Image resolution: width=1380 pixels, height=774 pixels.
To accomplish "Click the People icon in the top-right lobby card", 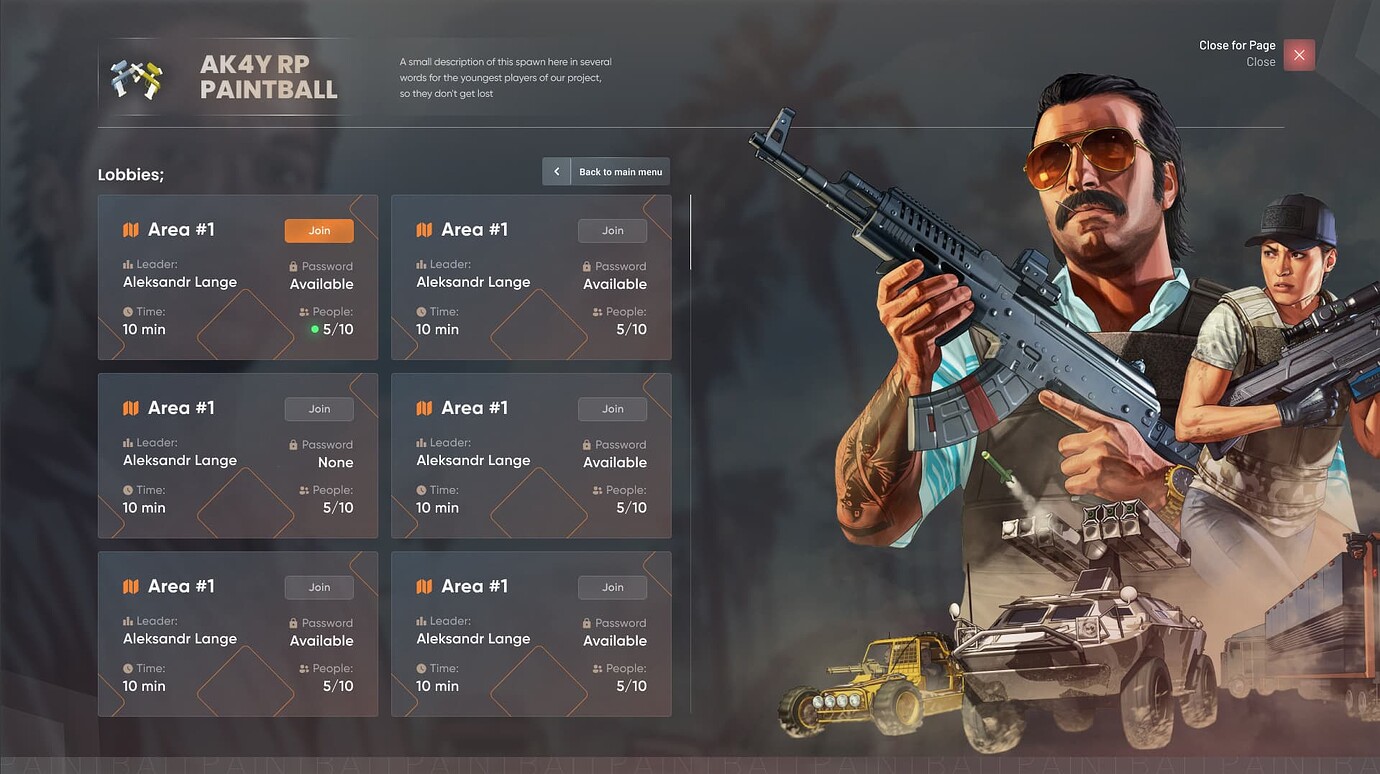I will 597,311.
